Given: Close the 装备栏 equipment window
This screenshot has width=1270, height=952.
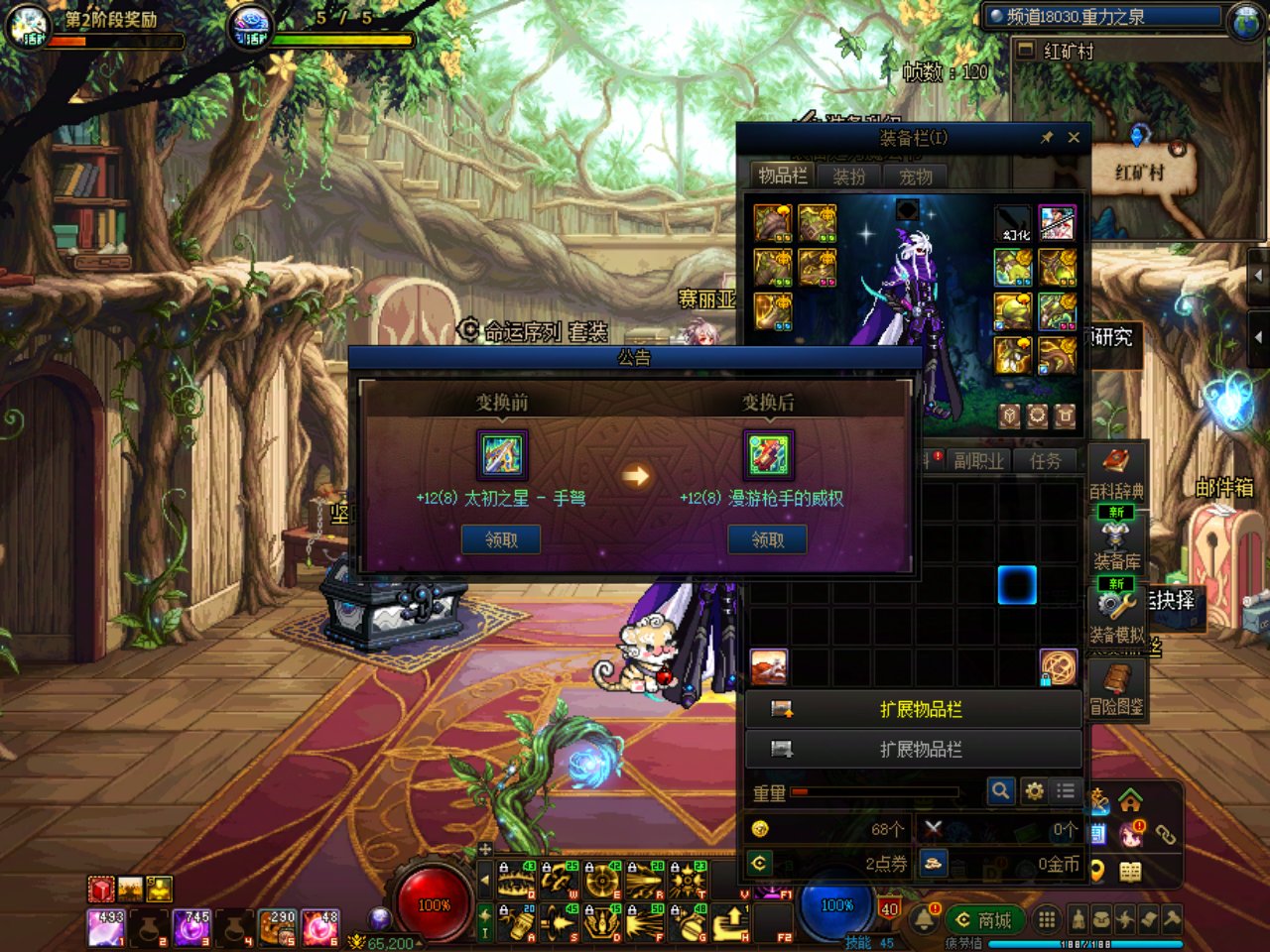Looking at the screenshot, I should [x=1074, y=138].
